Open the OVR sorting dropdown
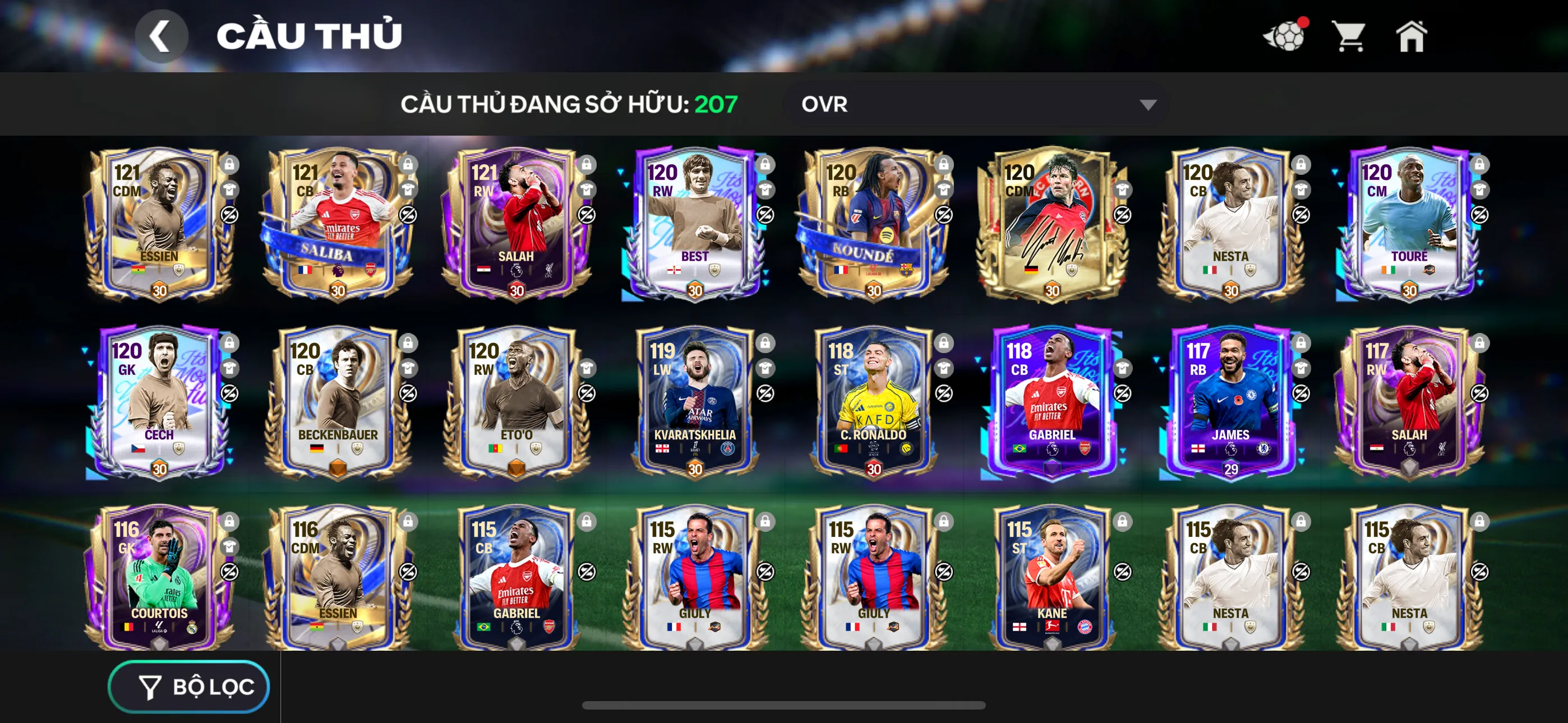The width and height of the screenshot is (1568, 723). point(974,105)
